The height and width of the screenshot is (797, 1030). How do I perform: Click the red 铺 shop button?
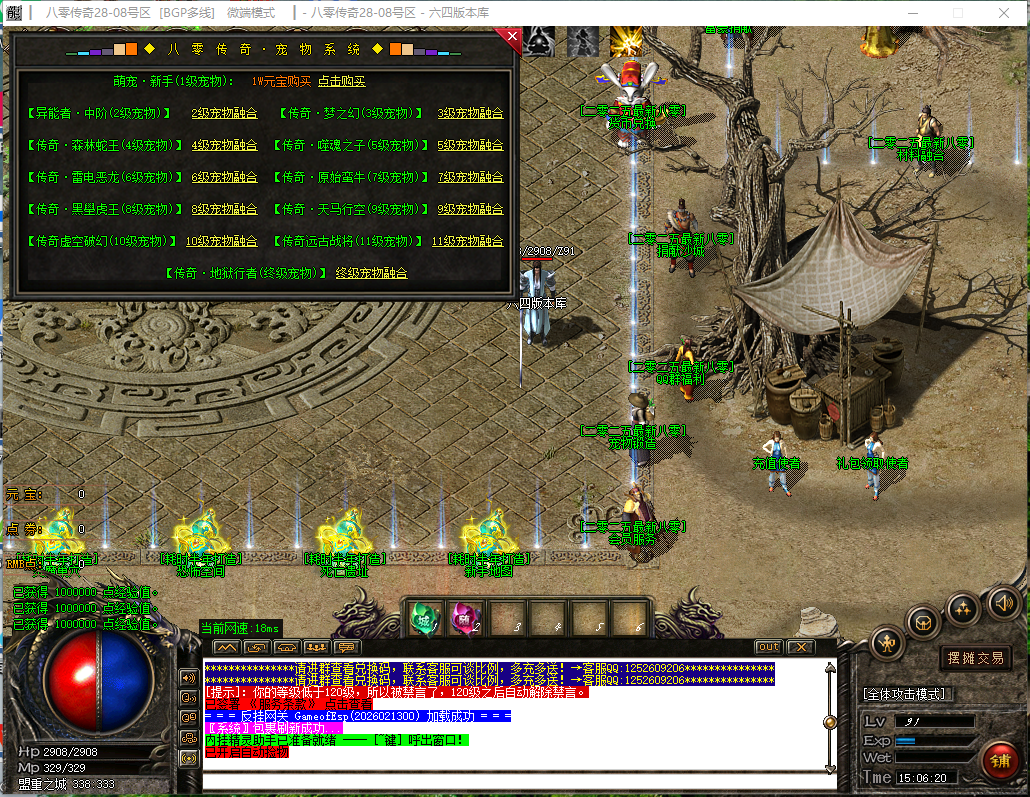pos(1000,761)
